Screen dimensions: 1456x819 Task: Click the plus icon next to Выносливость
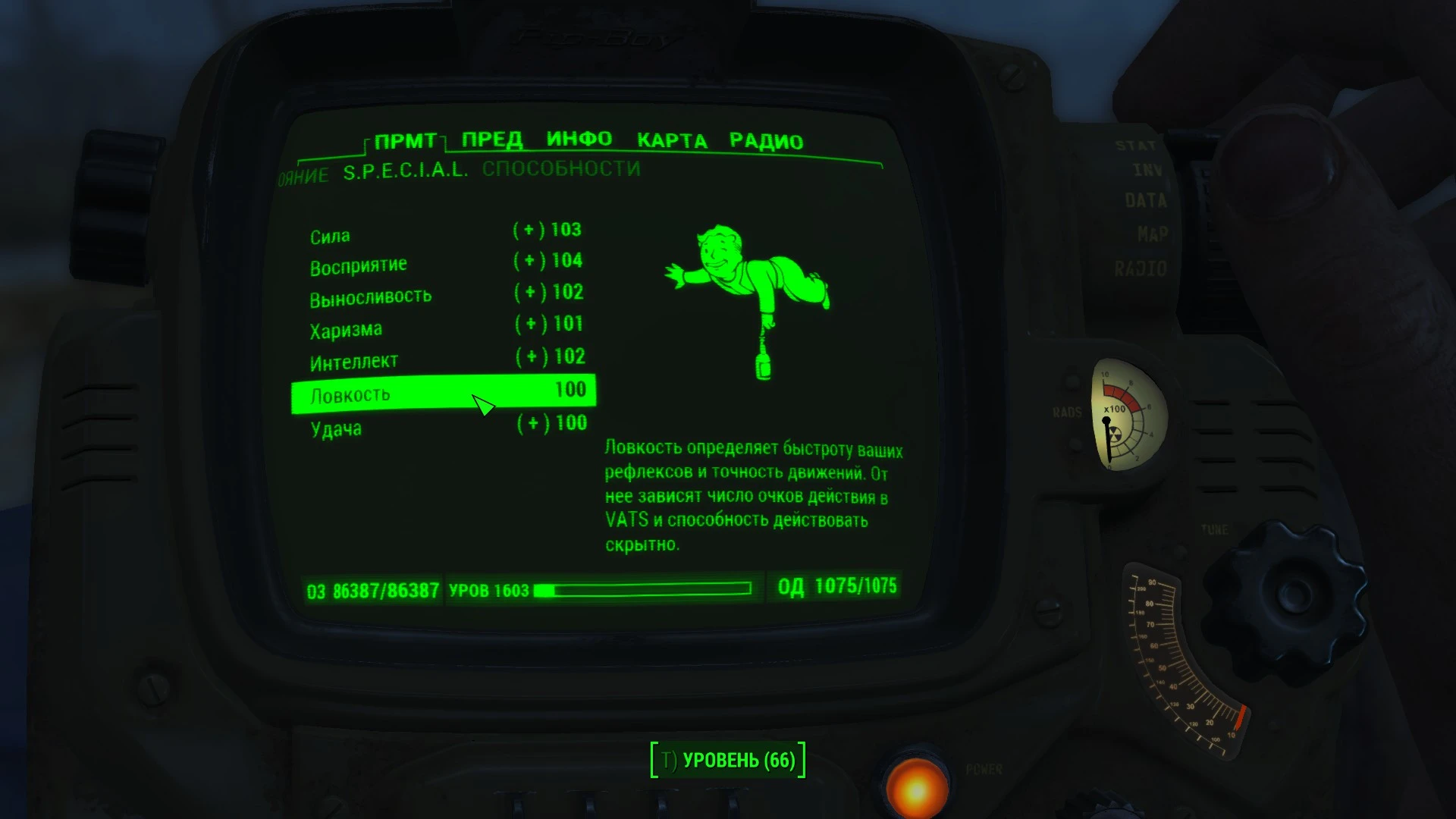coord(529,293)
